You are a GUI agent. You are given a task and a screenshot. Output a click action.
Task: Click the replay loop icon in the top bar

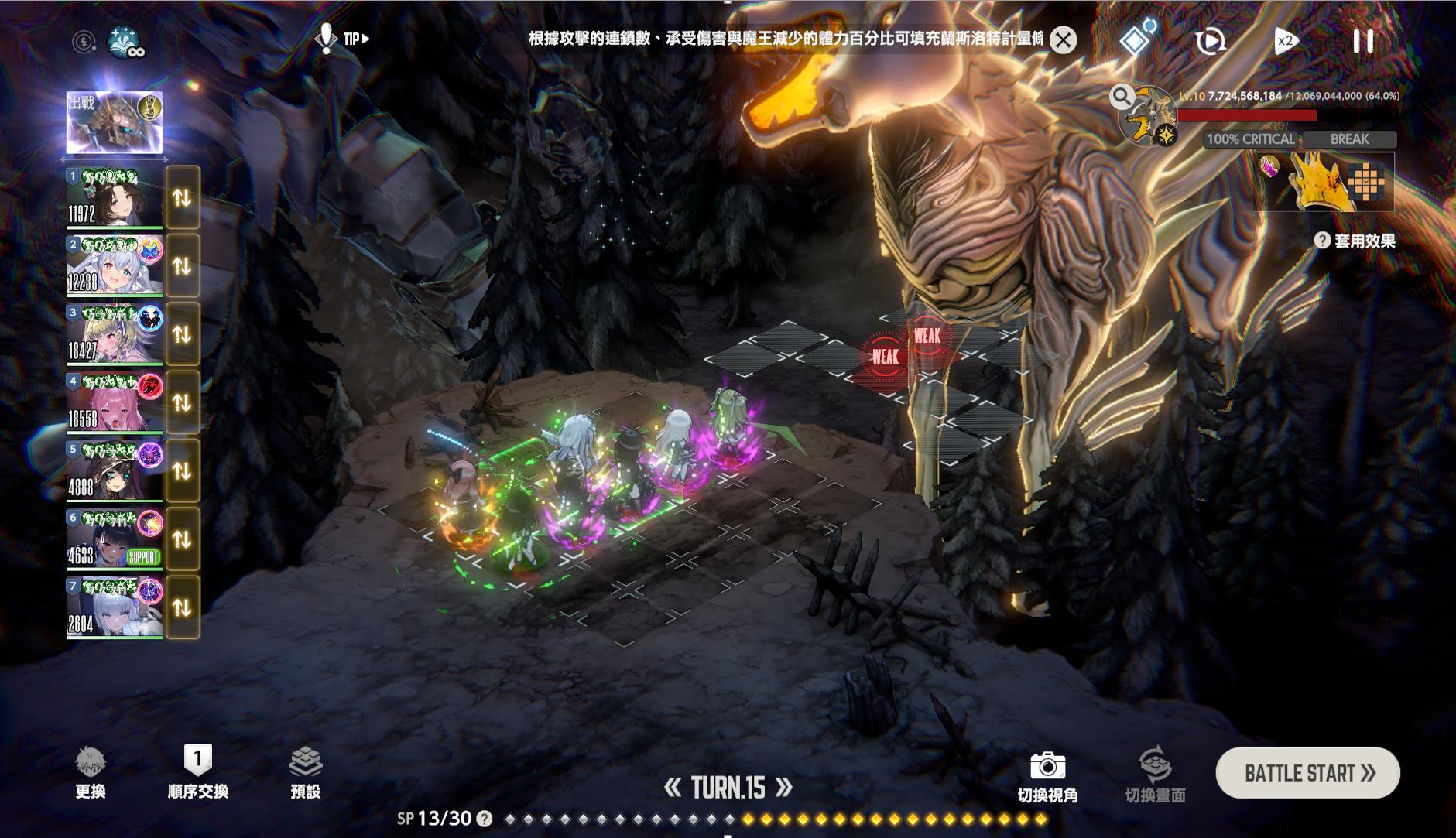(1210, 39)
